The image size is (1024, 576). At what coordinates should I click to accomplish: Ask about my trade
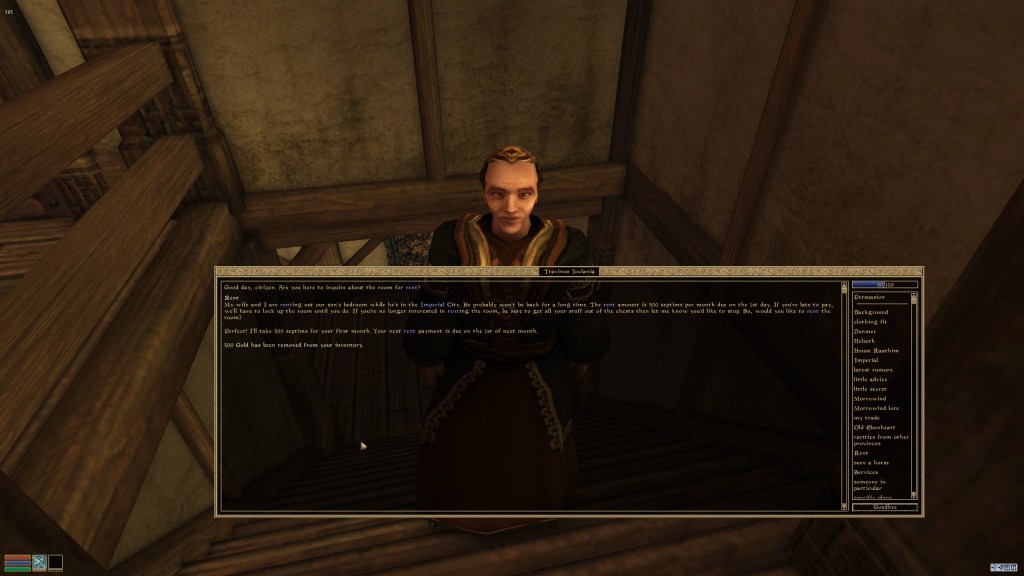click(866, 418)
